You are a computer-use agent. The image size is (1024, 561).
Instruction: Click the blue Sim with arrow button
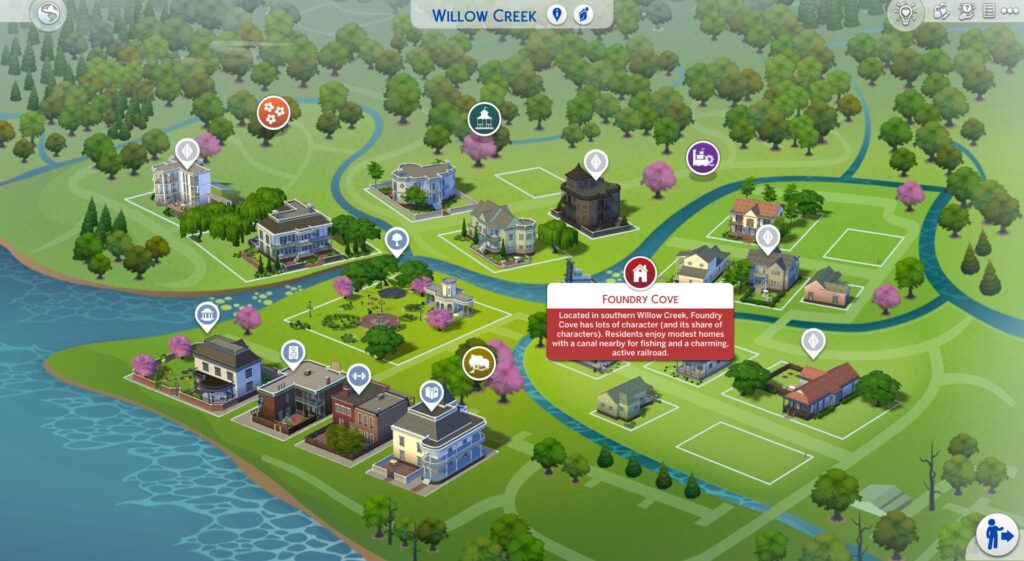[x=997, y=534]
